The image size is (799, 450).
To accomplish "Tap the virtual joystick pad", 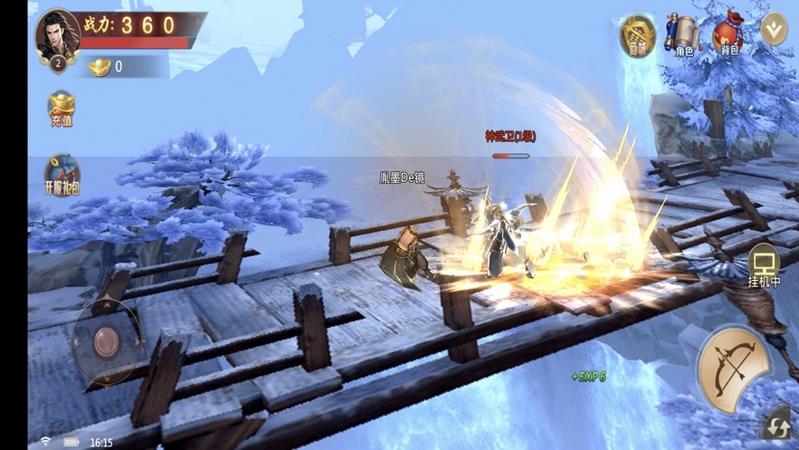I will pyautogui.click(x=107, y=342).
